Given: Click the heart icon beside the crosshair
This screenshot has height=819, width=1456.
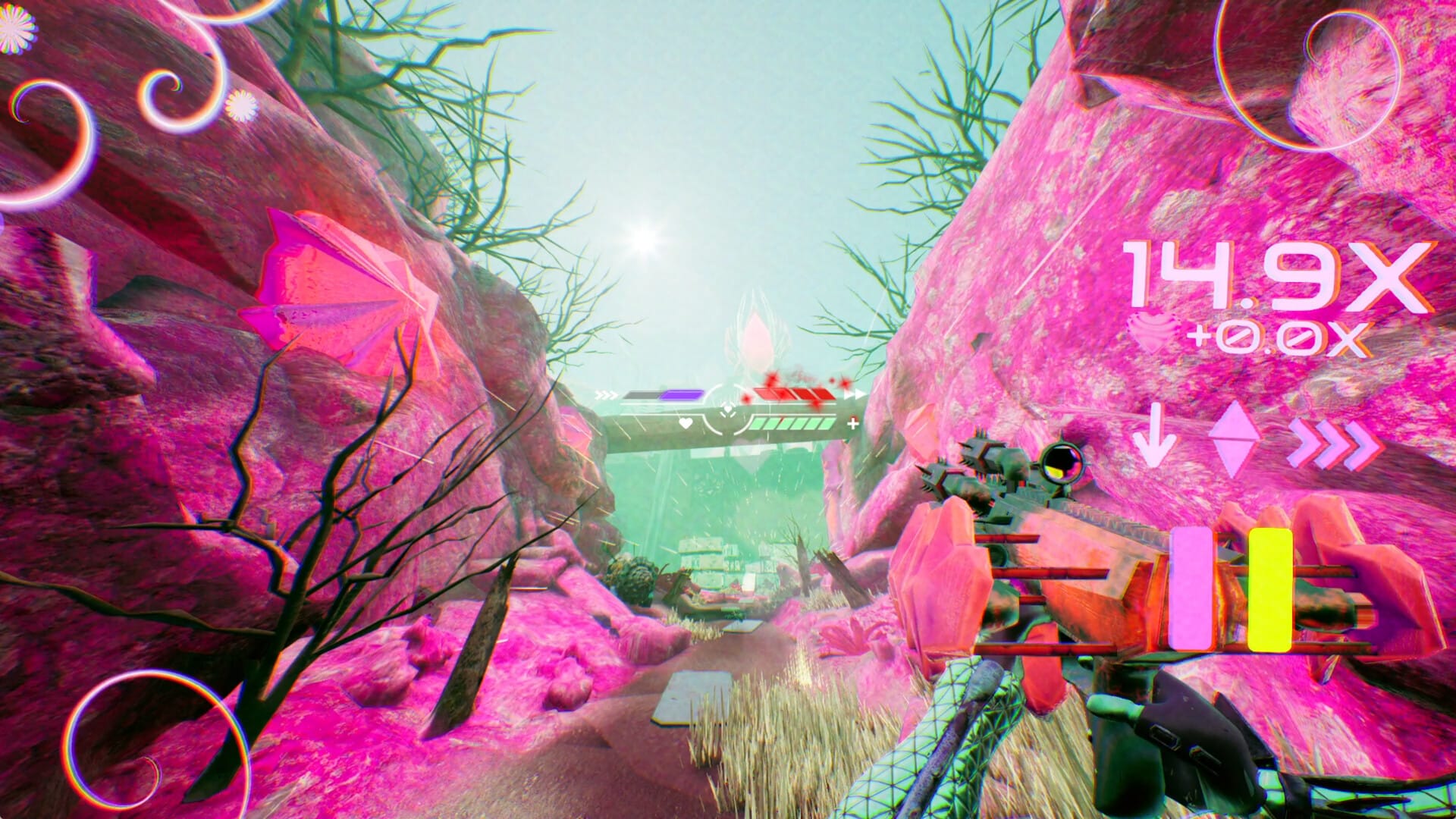Looking at the screenshot, I should (x=686, y=424).
